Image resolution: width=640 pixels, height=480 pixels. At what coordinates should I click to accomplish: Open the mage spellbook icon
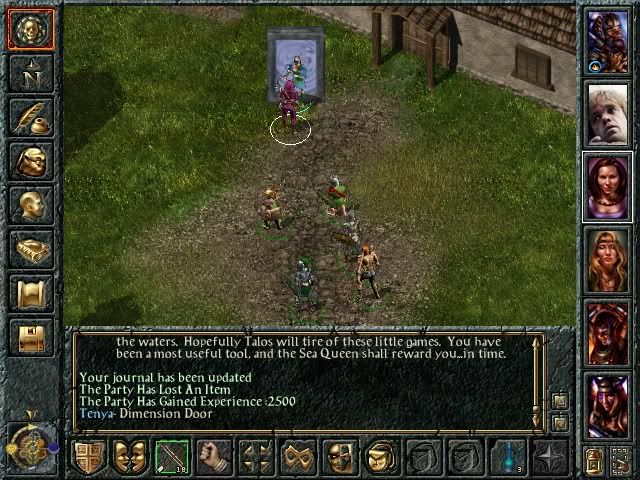pos(30,248)
